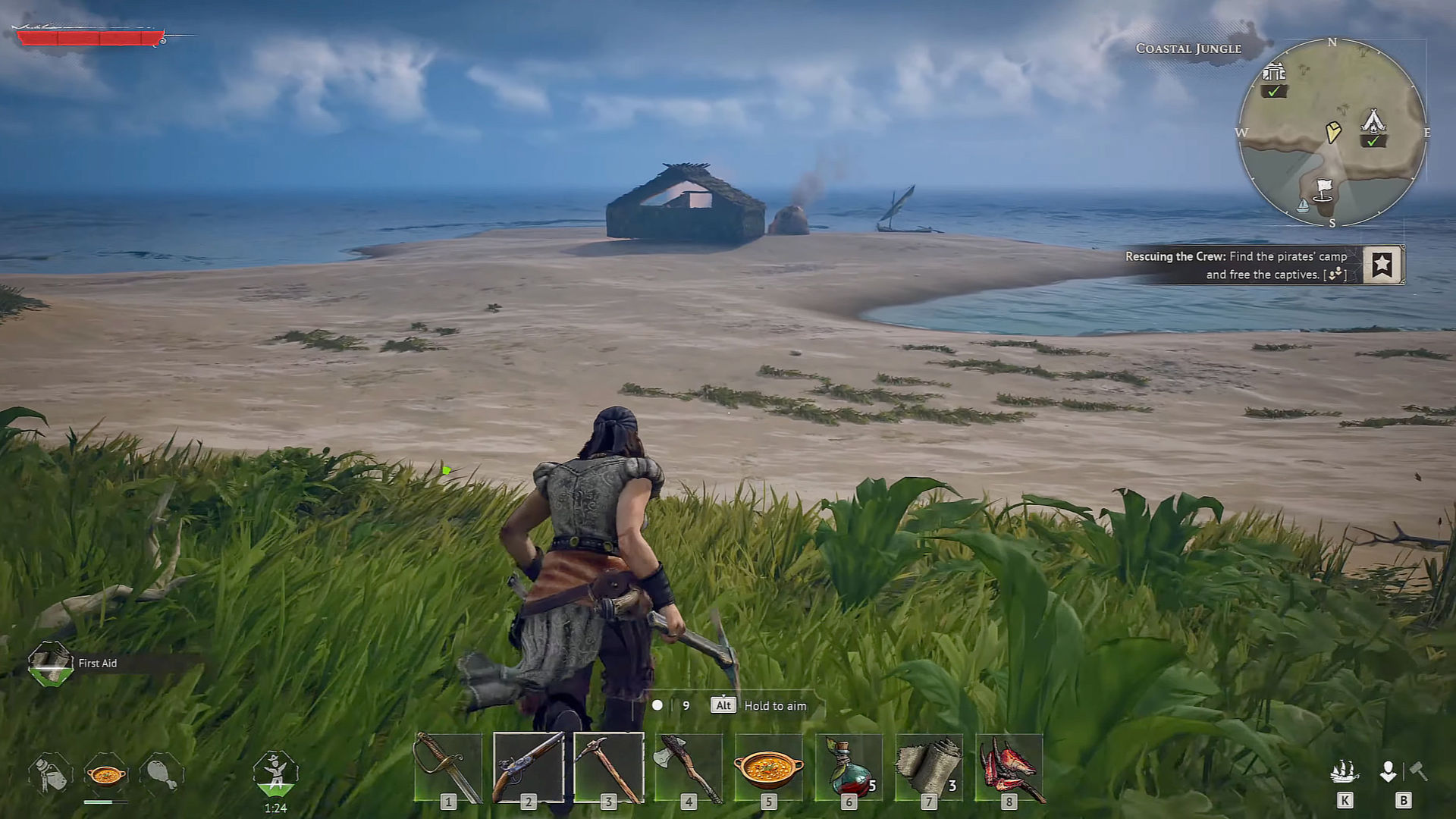This screenshot has height=819, width=1456.
Task: Select the cutlass sword hotbar slot
Action: pos(448,767)
